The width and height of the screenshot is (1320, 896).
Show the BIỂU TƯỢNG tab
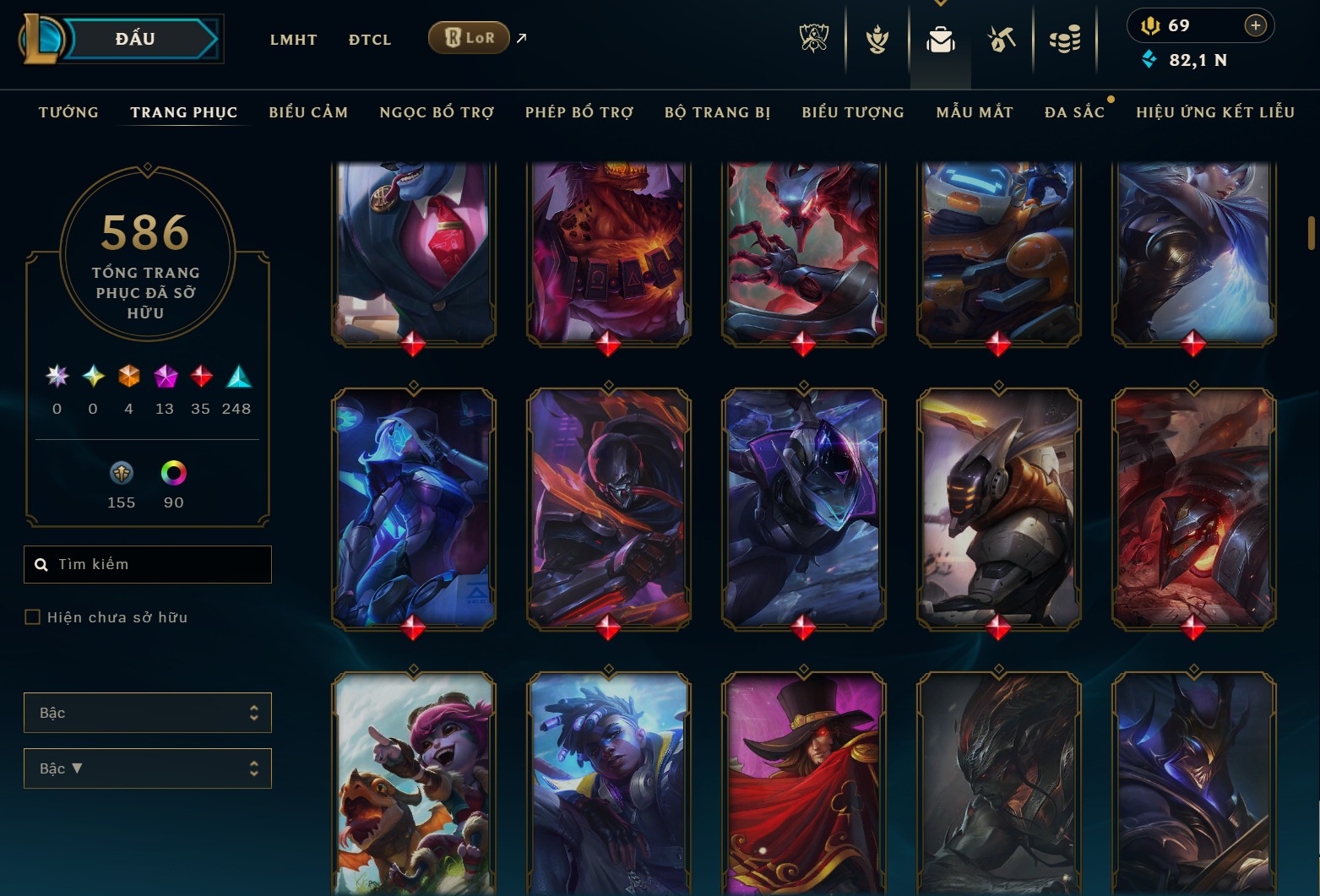coord(852,112)
